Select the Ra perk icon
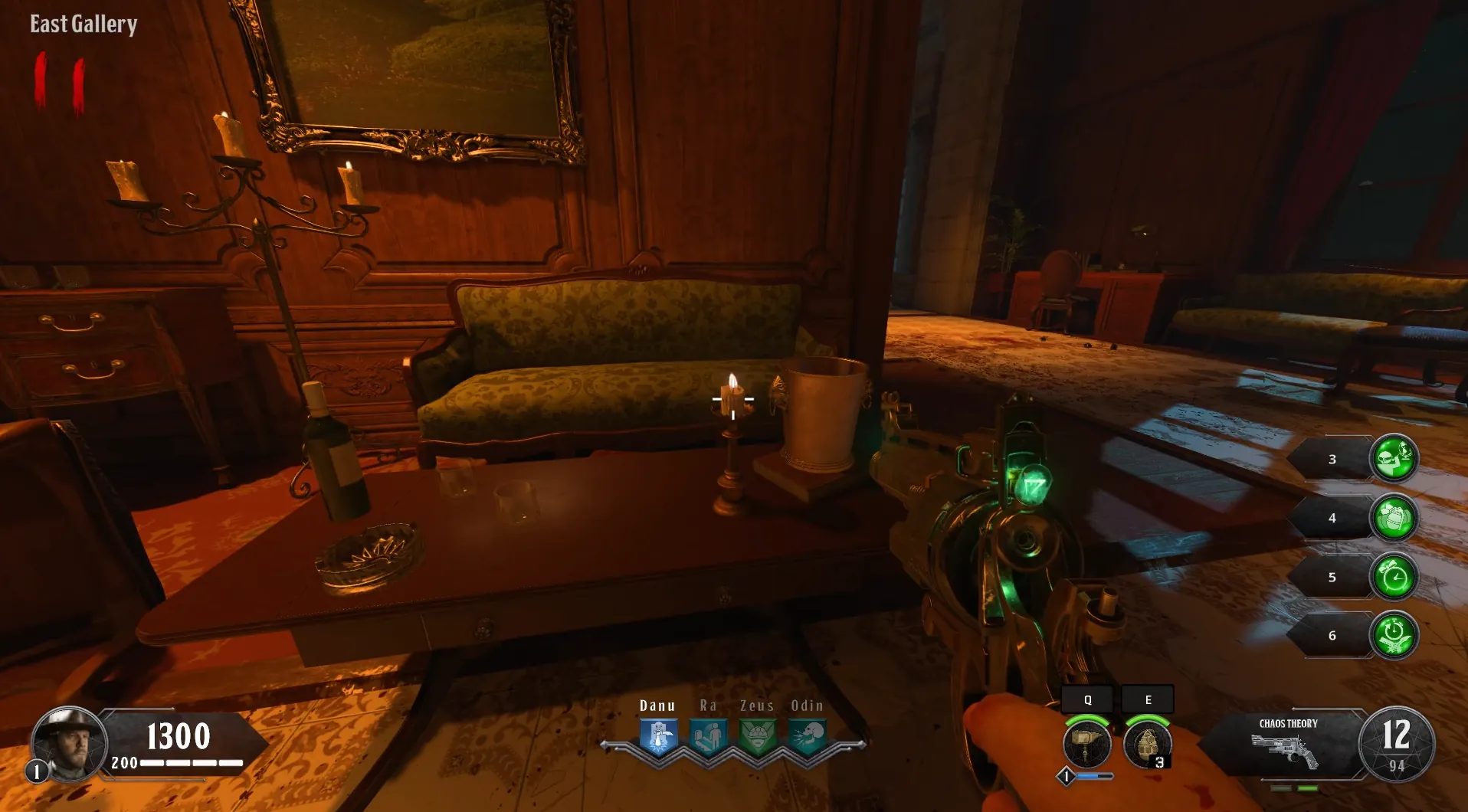The width and height of the screenshot is (1468, 812). (708, 736)
